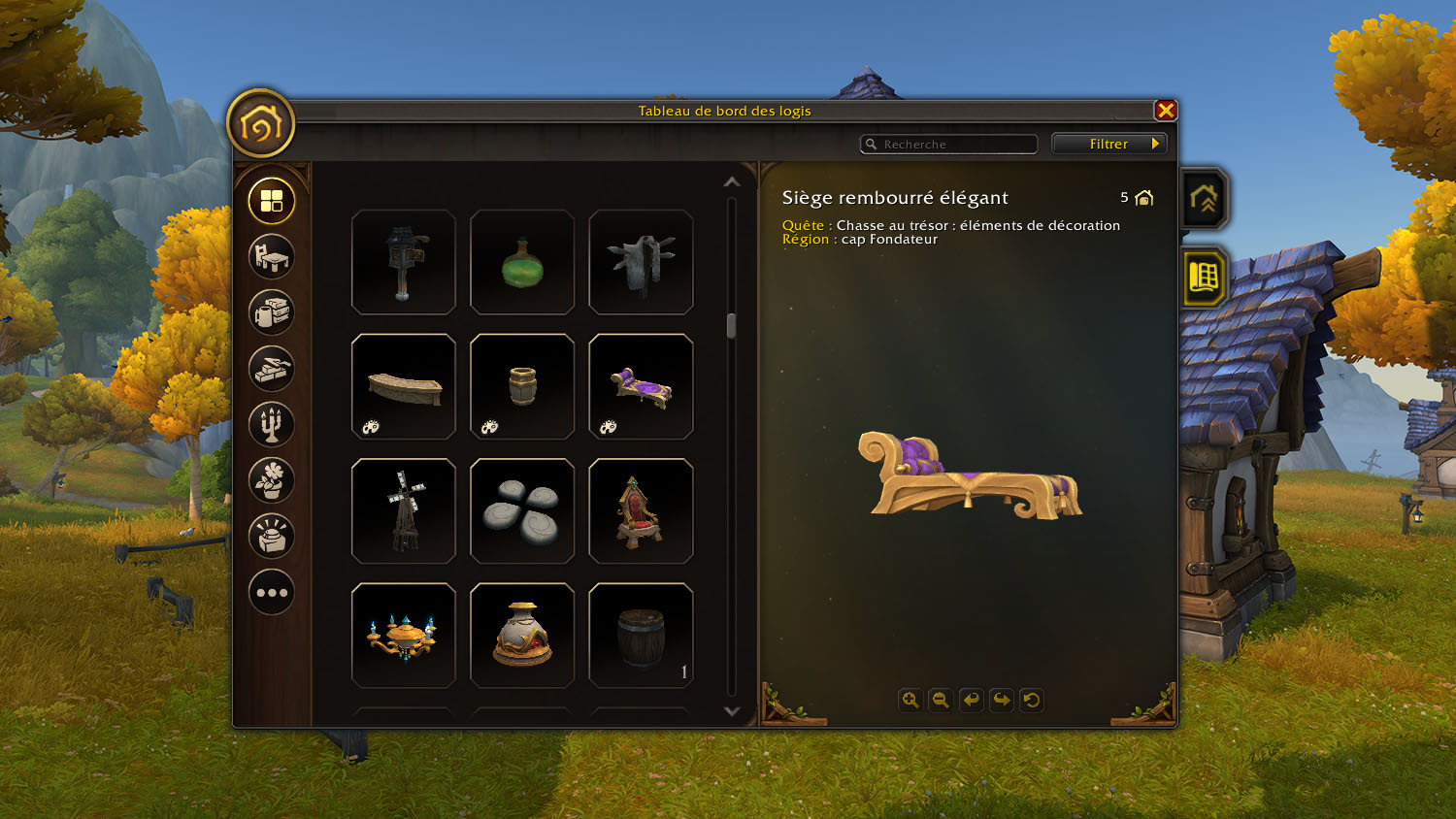This screenshot has height=819, width=1456.
Task: Select the red throne chair item
Action: point(641,510)
